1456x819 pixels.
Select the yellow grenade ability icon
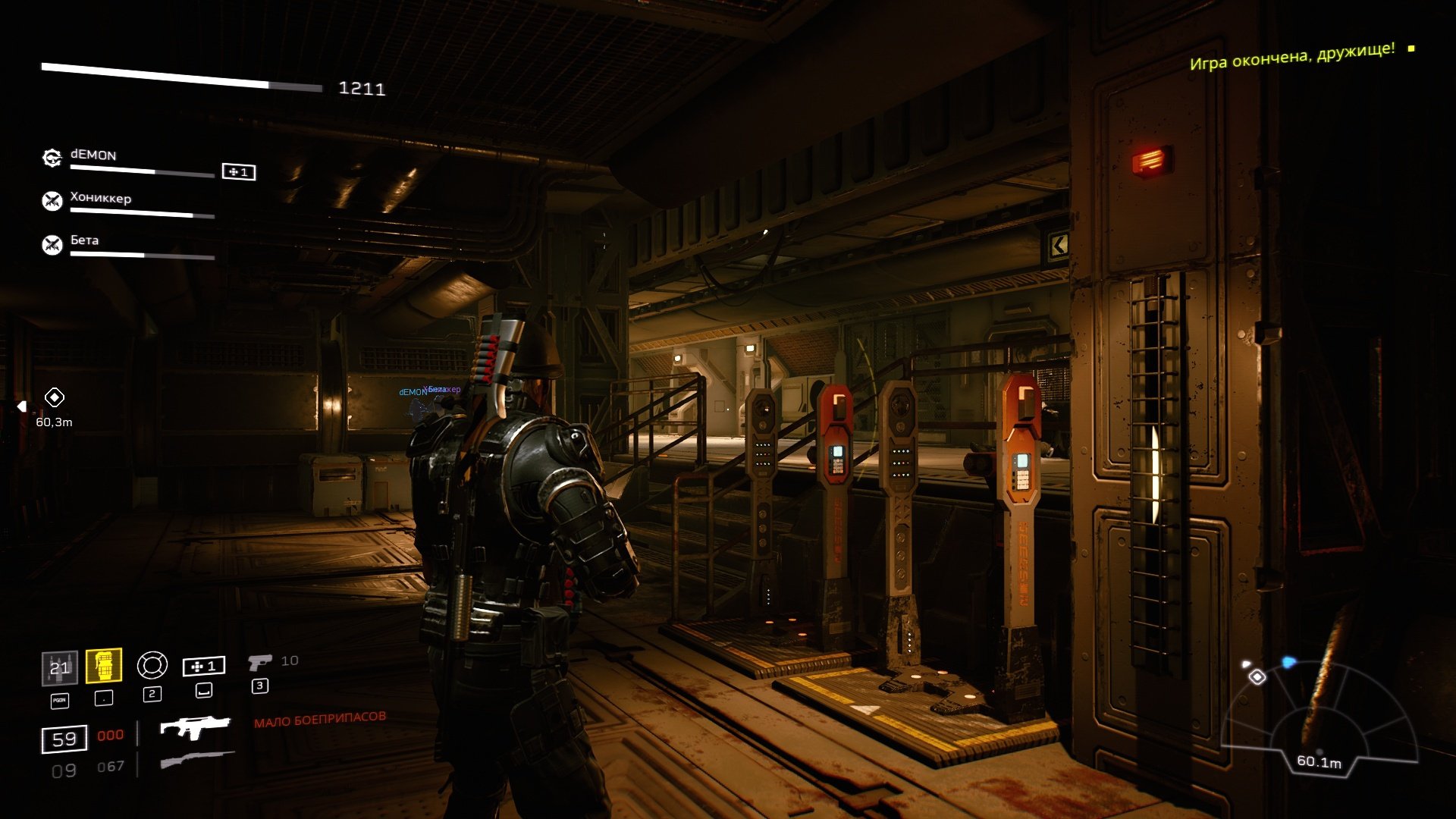click(104, 667)
